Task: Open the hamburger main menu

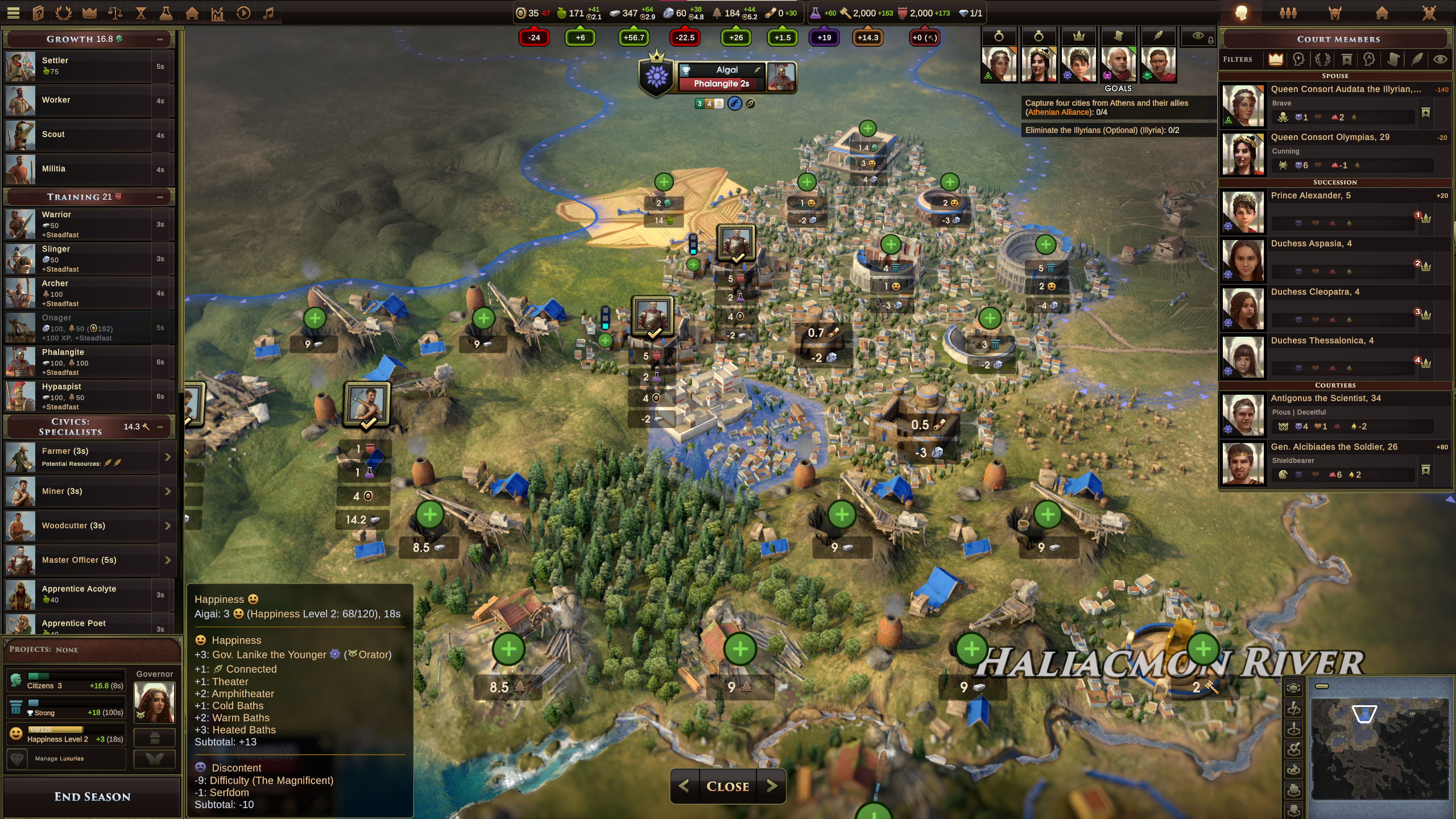Action: coord(14,13)
